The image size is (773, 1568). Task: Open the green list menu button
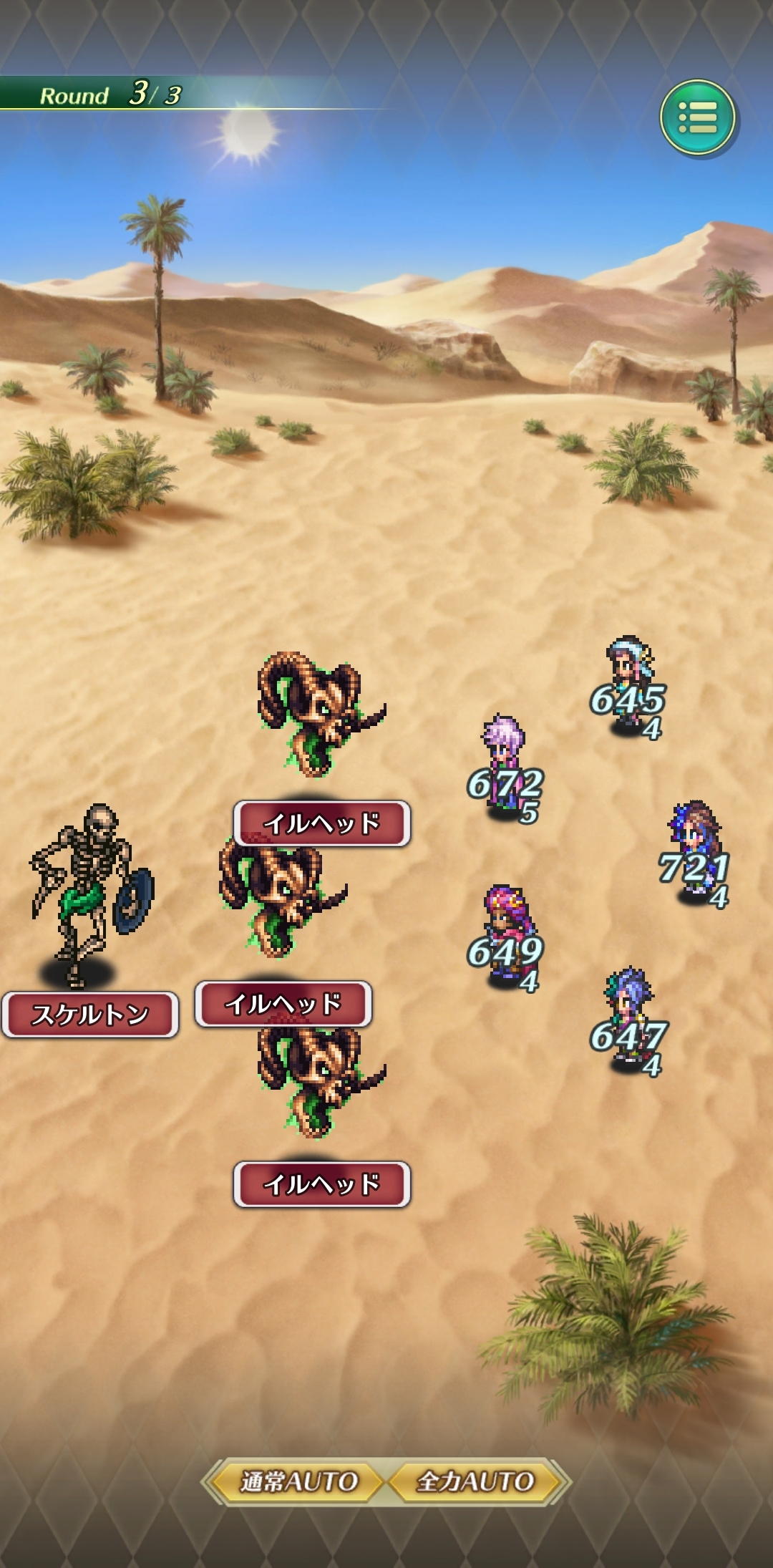tap(697, 117)
